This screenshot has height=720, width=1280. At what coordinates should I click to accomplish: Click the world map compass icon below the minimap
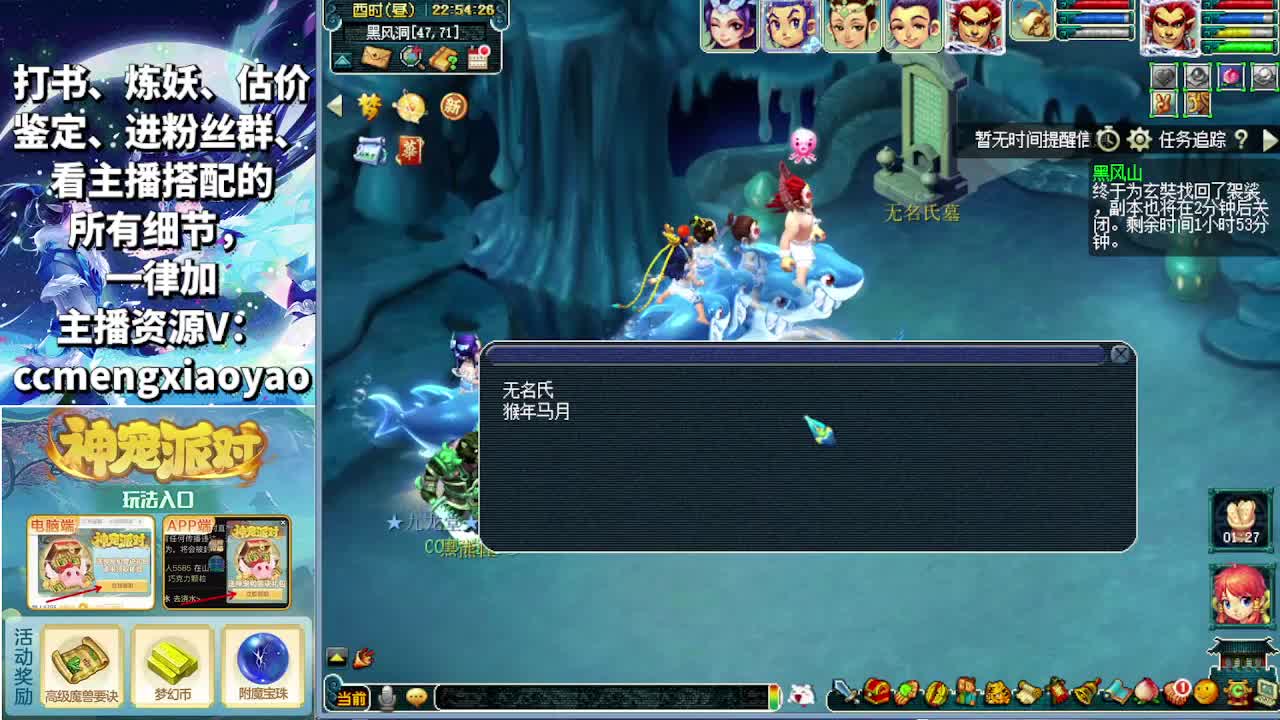click(410, 57)
